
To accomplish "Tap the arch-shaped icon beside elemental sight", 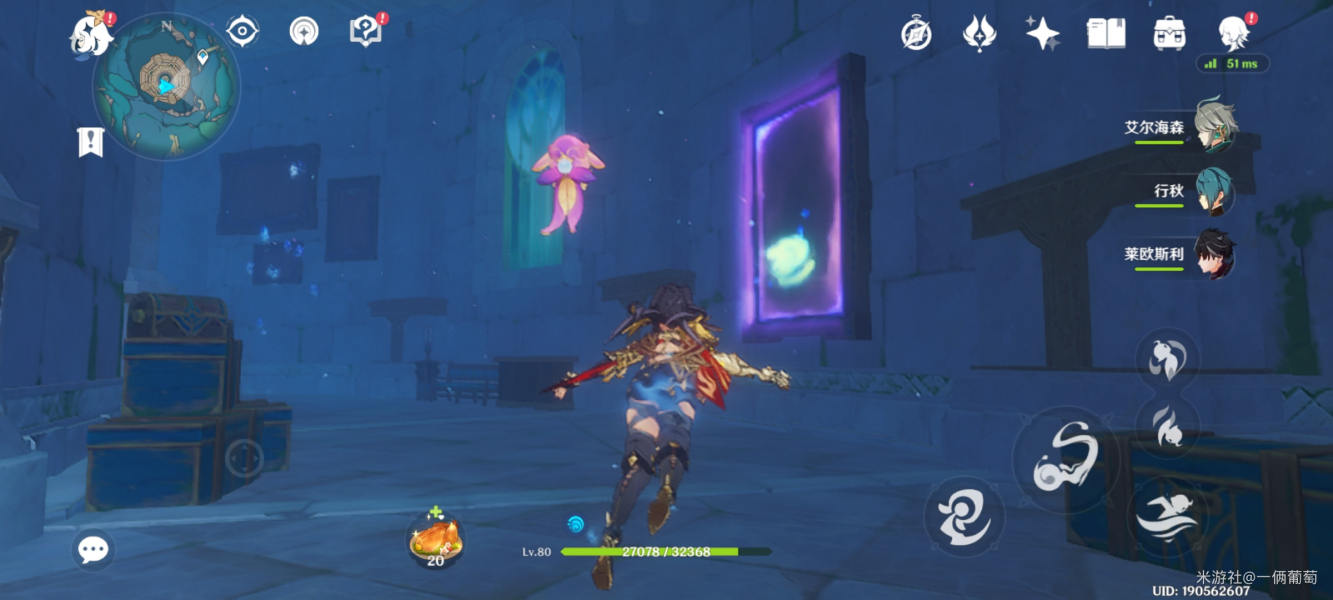I will click(x=304, y=32).
